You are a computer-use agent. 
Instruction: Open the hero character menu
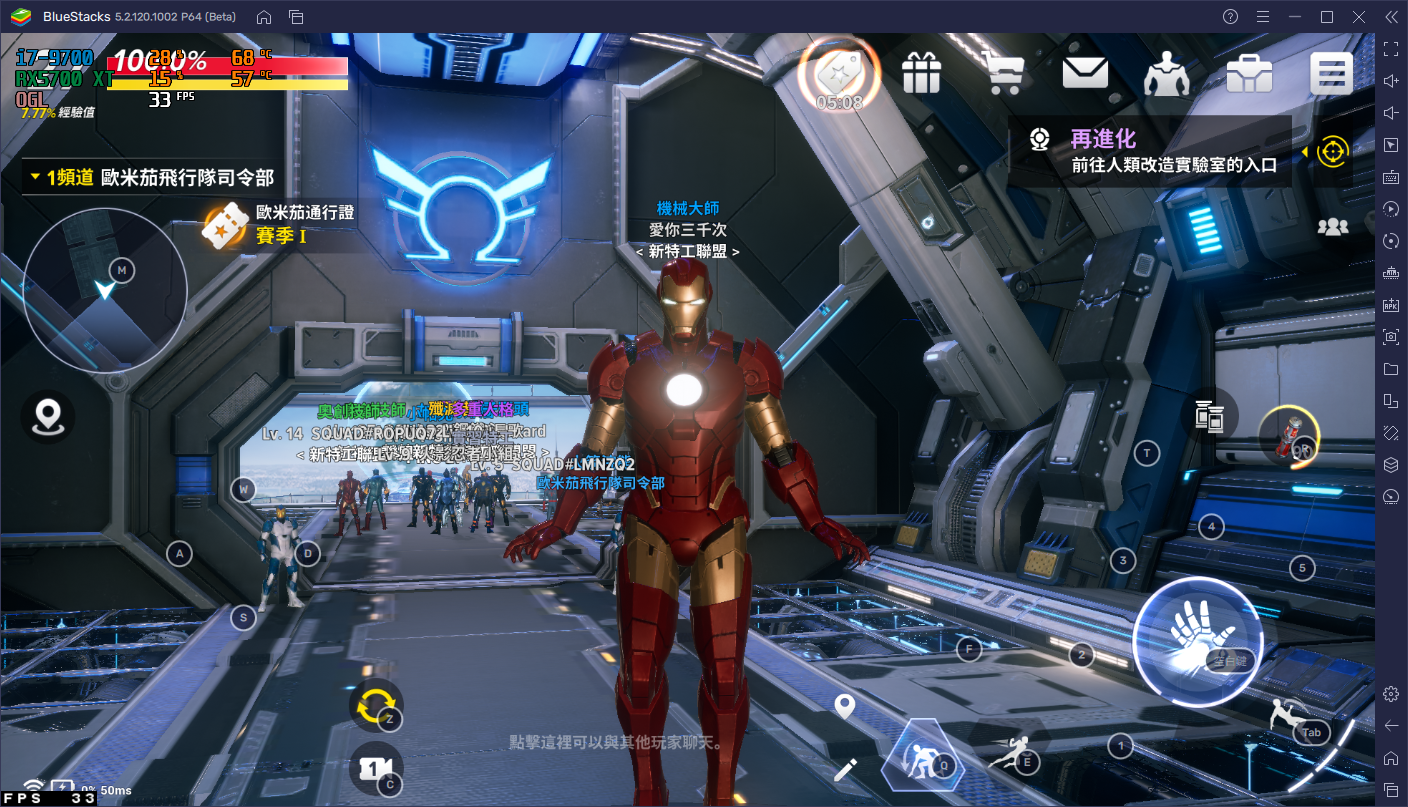[1166, 72]
